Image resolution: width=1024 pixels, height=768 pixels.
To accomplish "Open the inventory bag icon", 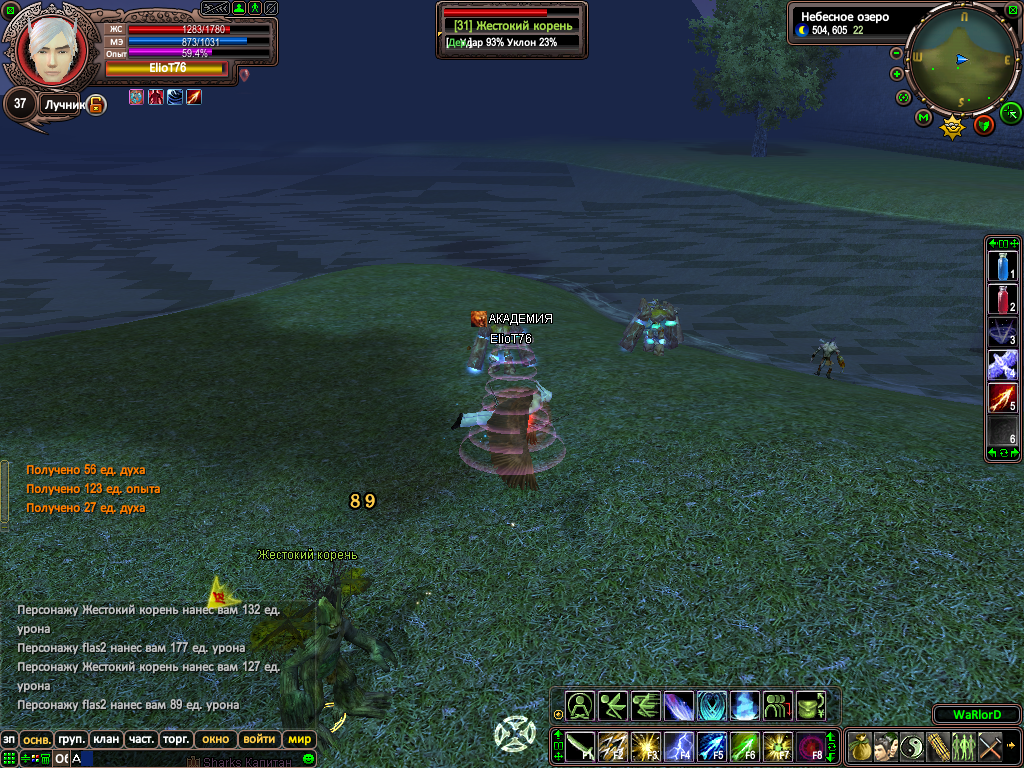I will click(x=860, y=746).
